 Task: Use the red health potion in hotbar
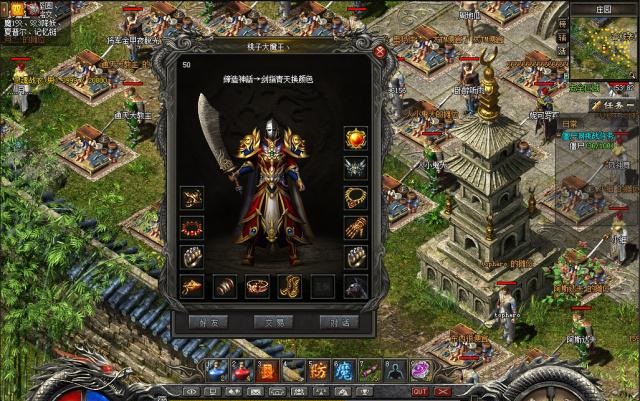pyautogui.click(x=243, y=370)
